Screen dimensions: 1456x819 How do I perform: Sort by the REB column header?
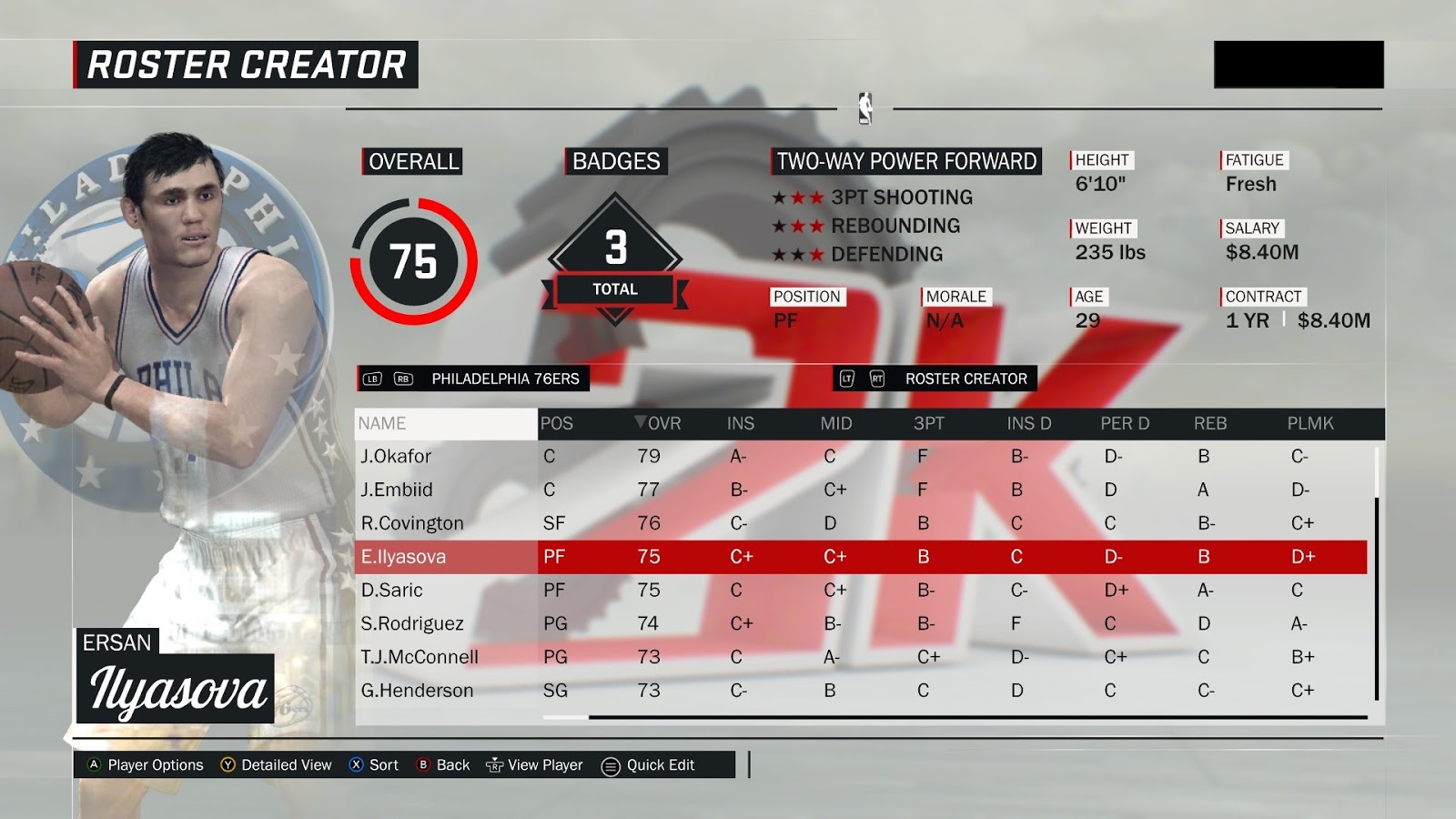pyautogui.click(x=1210, y=423)
